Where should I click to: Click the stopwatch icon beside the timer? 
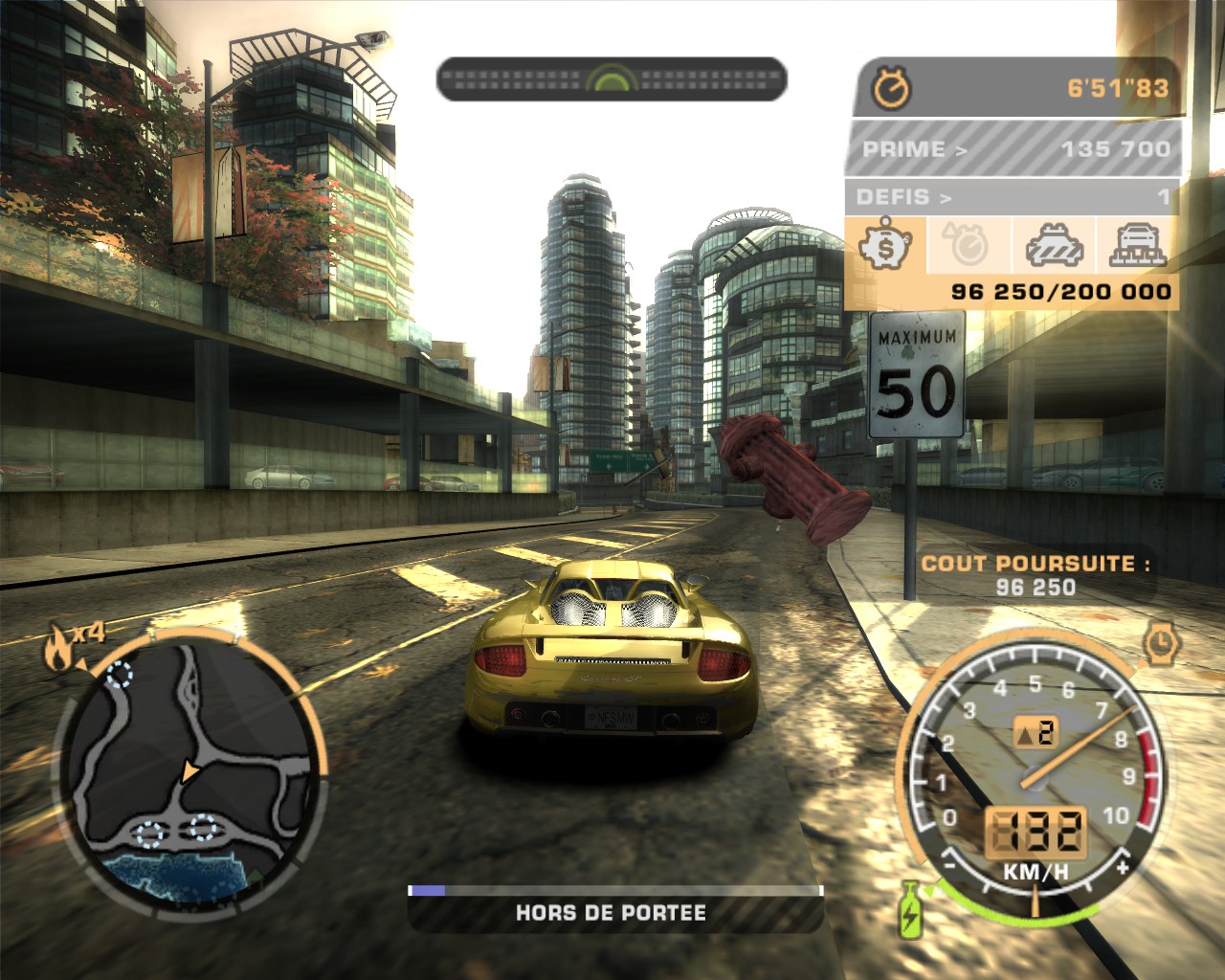(892, 89)
